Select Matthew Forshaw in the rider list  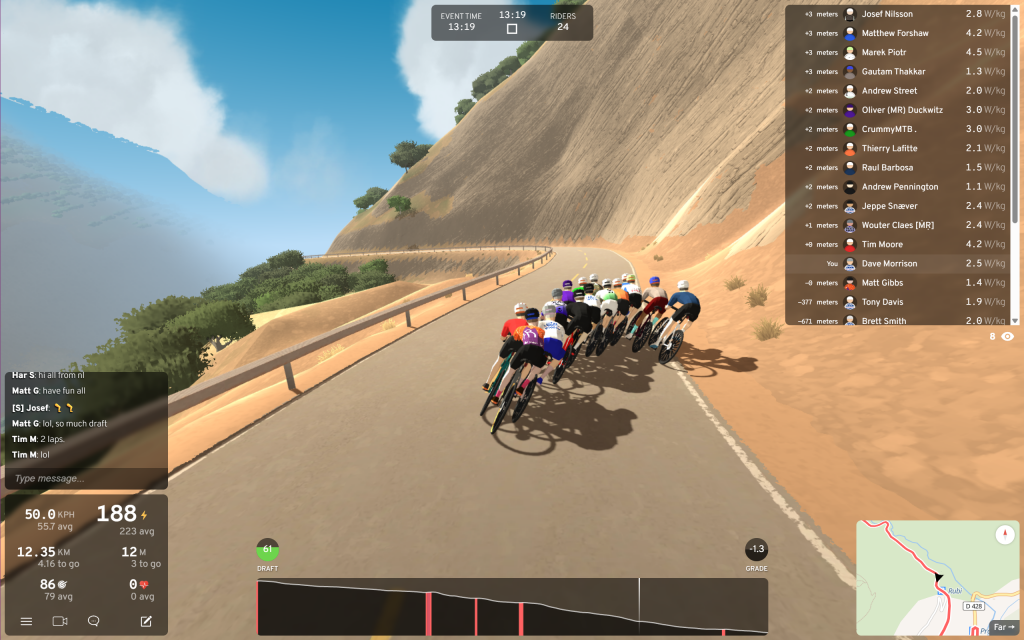(x=894, y=33)
